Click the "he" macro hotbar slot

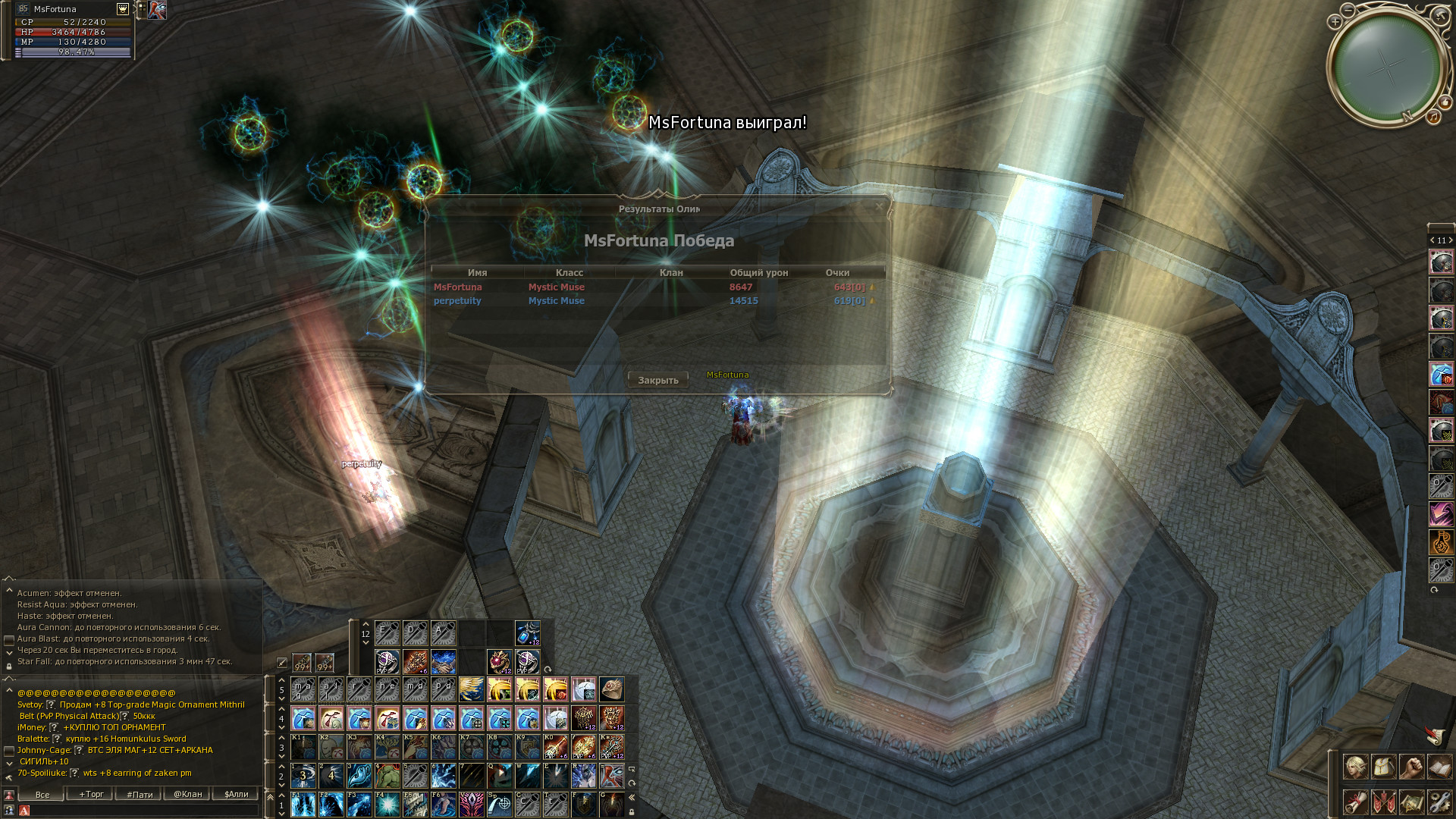tap(387, 689)
